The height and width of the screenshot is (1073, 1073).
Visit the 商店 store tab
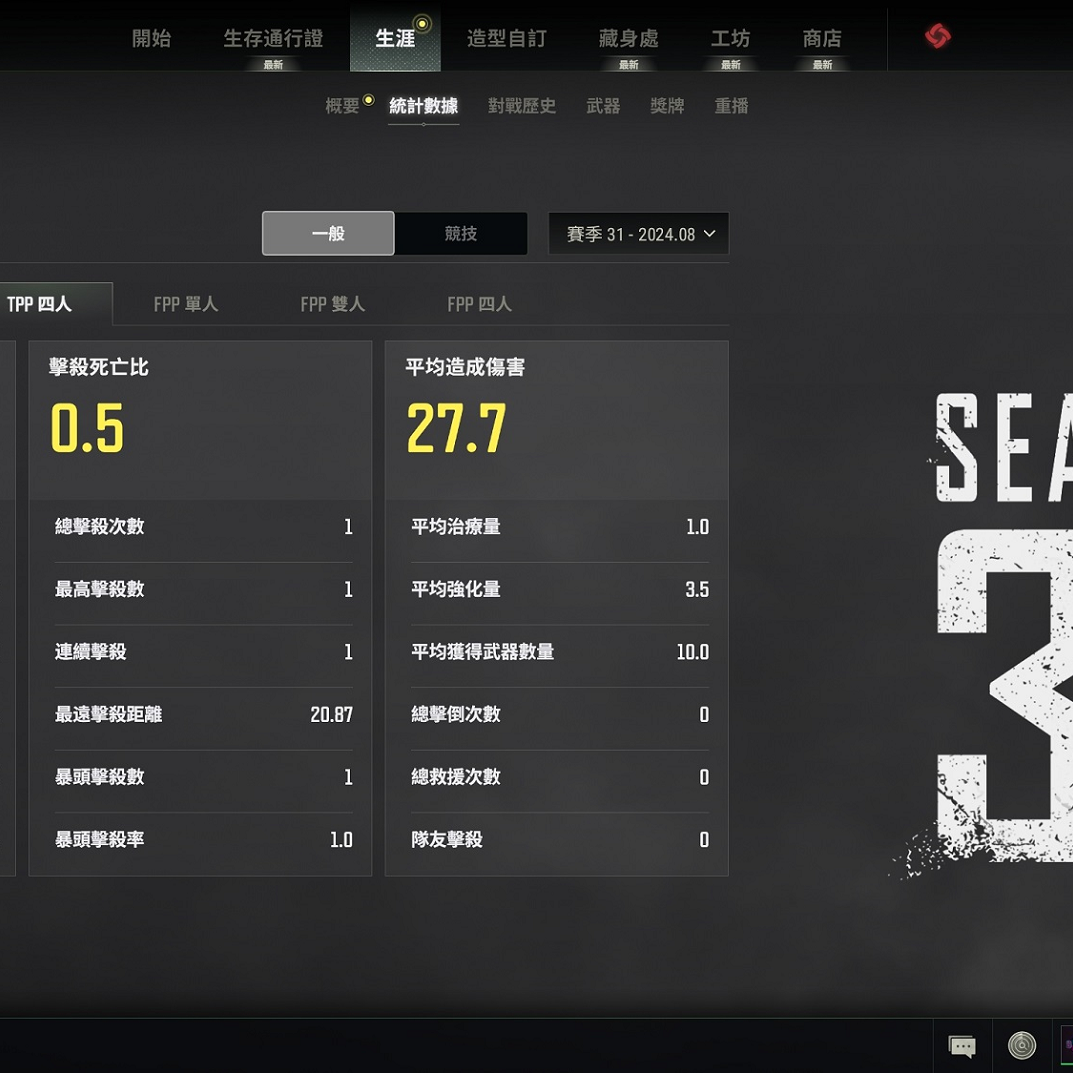click(x=822, y=39)
